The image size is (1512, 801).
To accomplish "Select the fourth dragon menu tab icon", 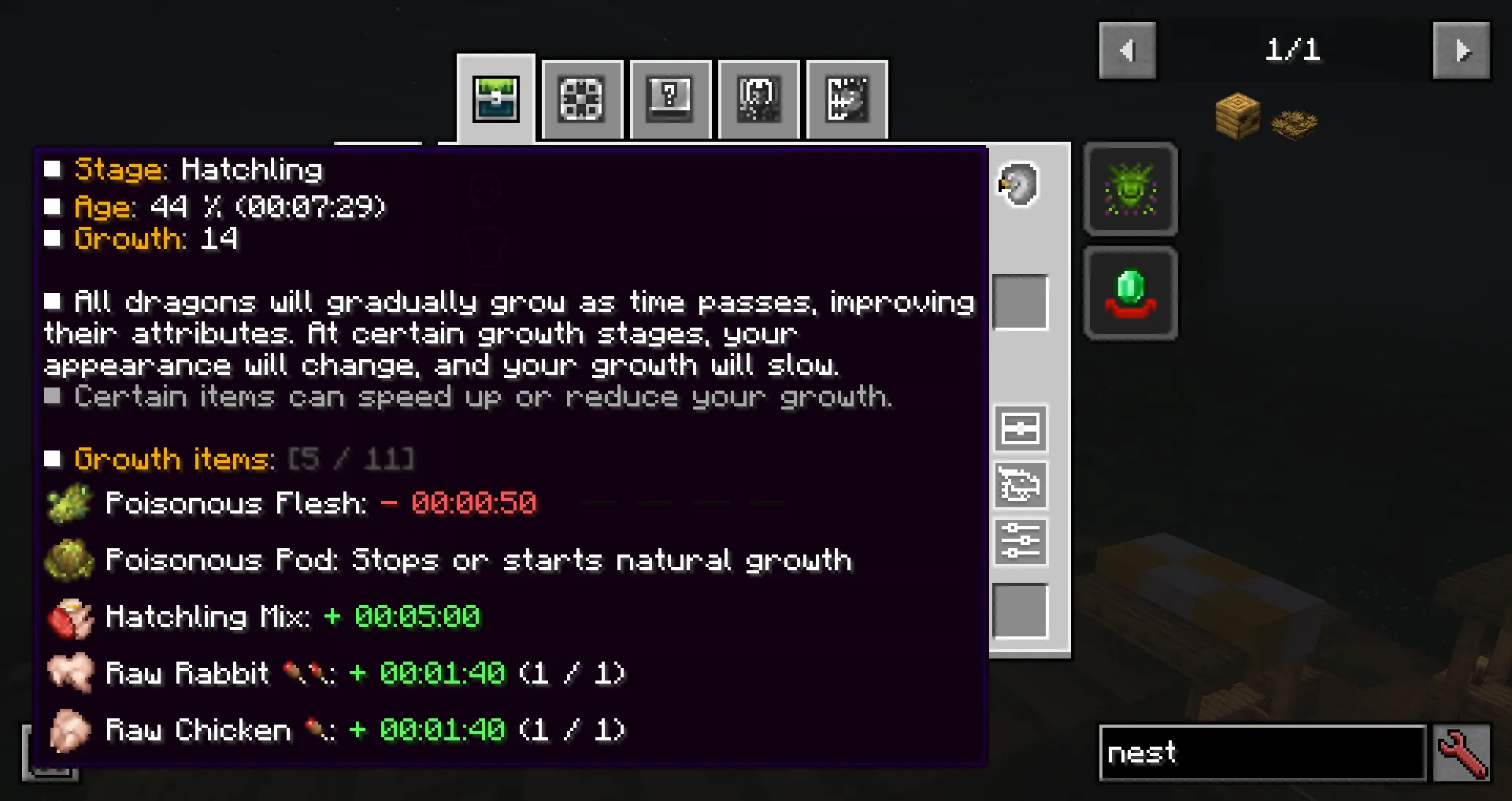I will tap(758, 98).
